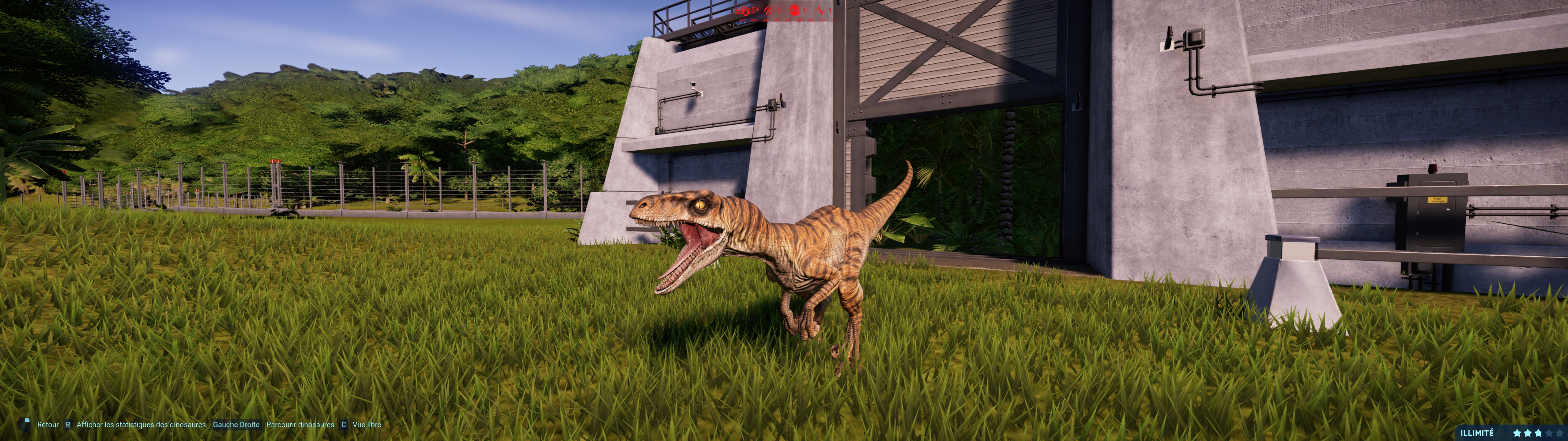
Task: Toggle the fifth dimmed rating star
Action: tap(1559, 433)
